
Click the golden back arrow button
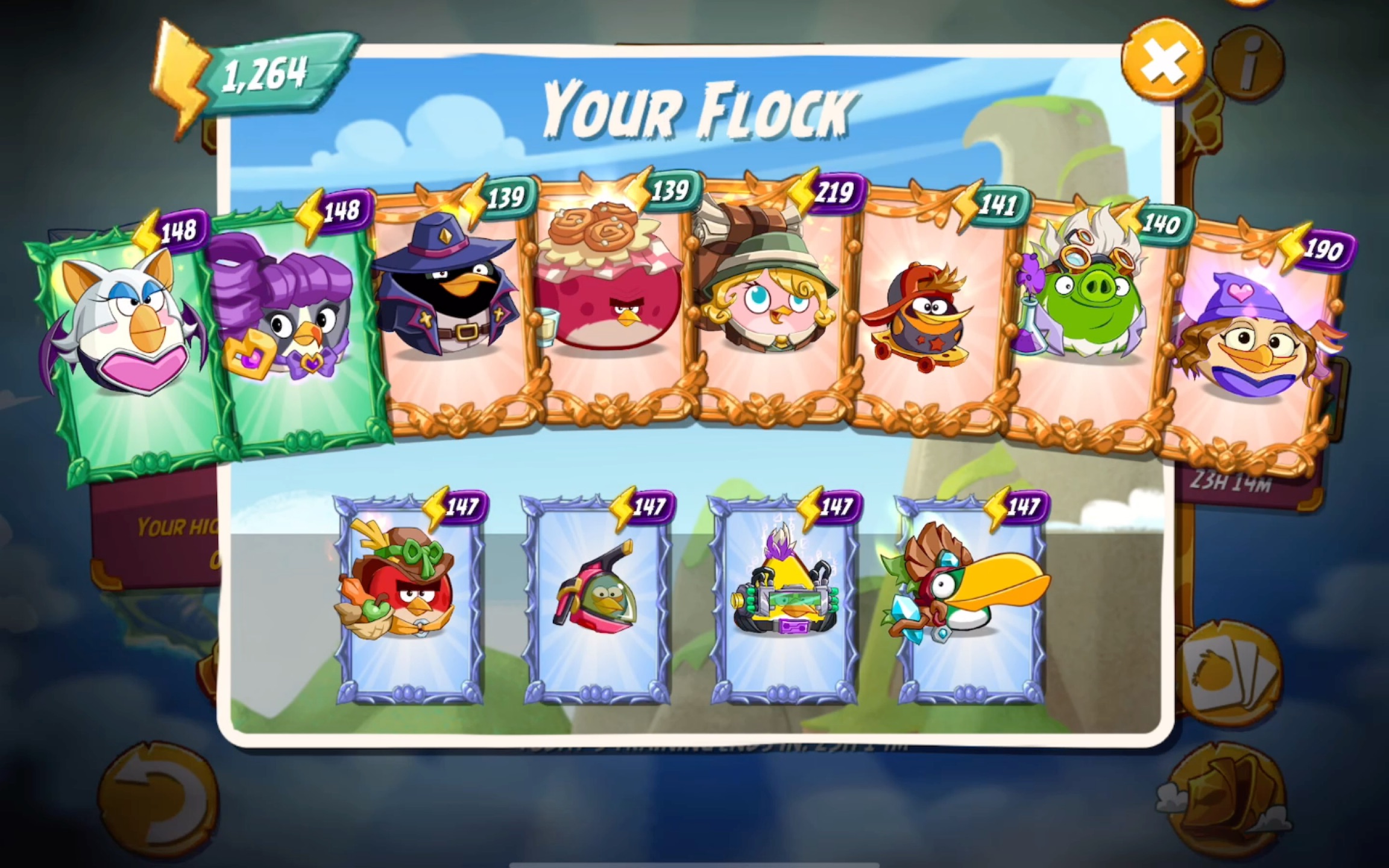158,803
